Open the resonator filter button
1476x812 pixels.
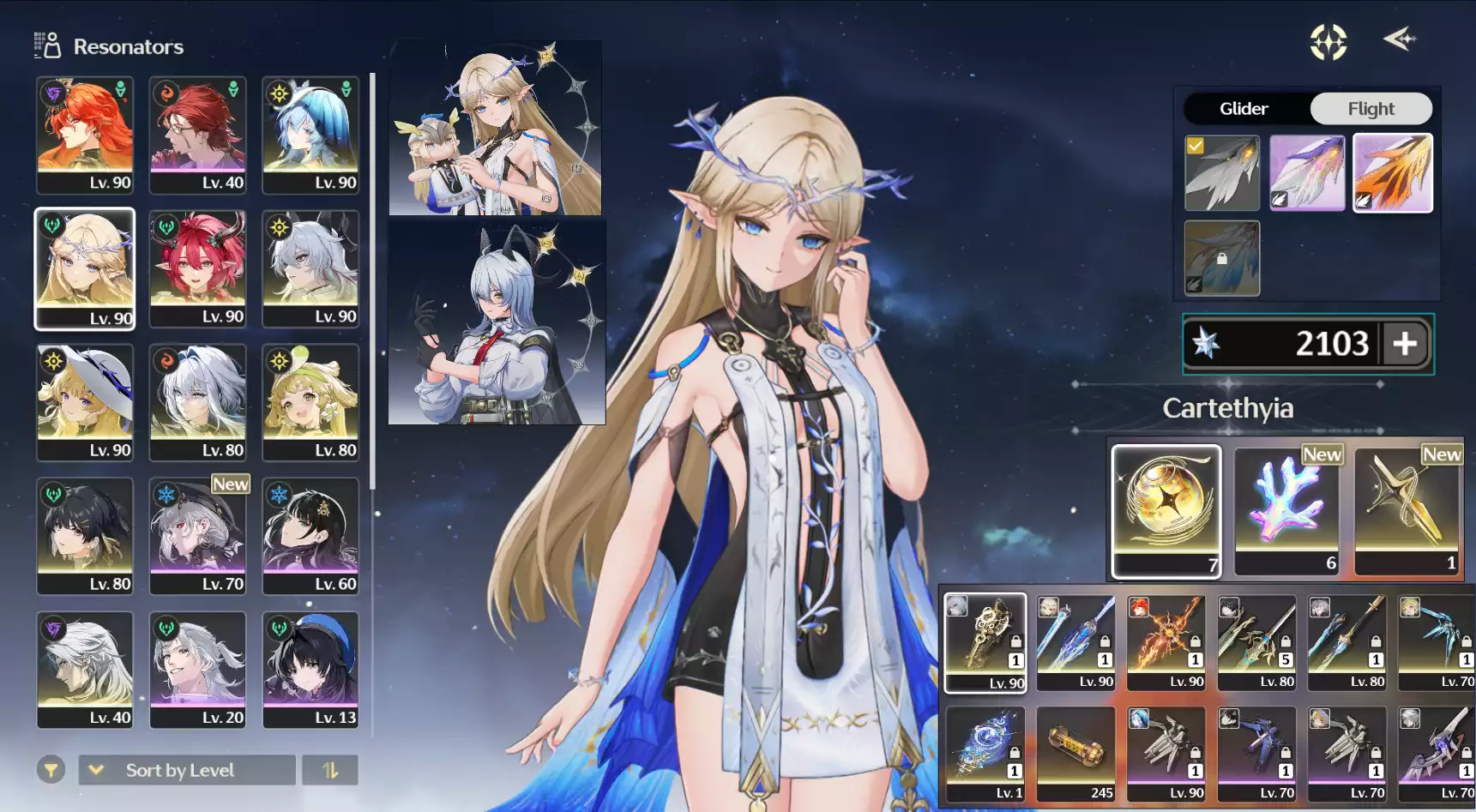(x=51, y=770)
